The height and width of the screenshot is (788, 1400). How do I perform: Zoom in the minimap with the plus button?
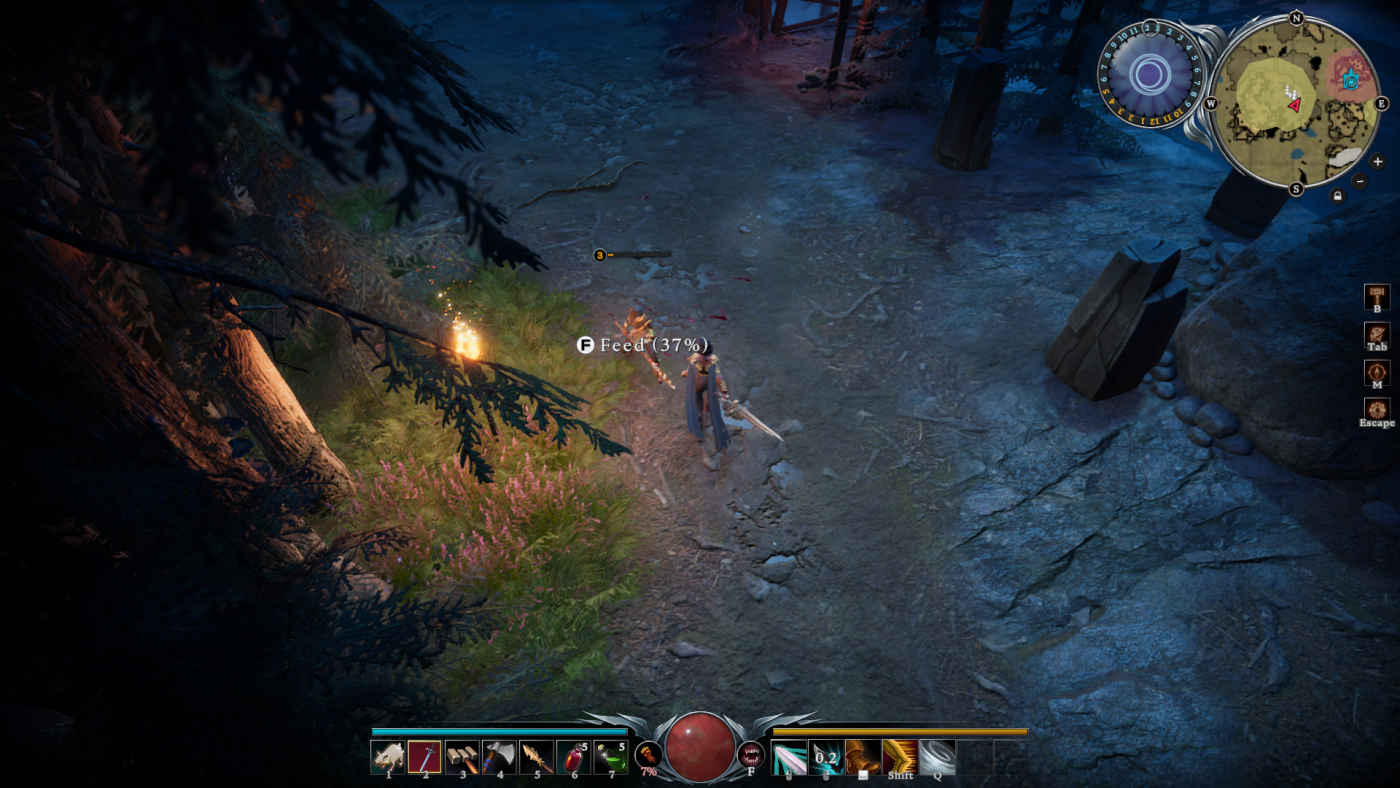pyautogui.click(x=1377, y=161)
